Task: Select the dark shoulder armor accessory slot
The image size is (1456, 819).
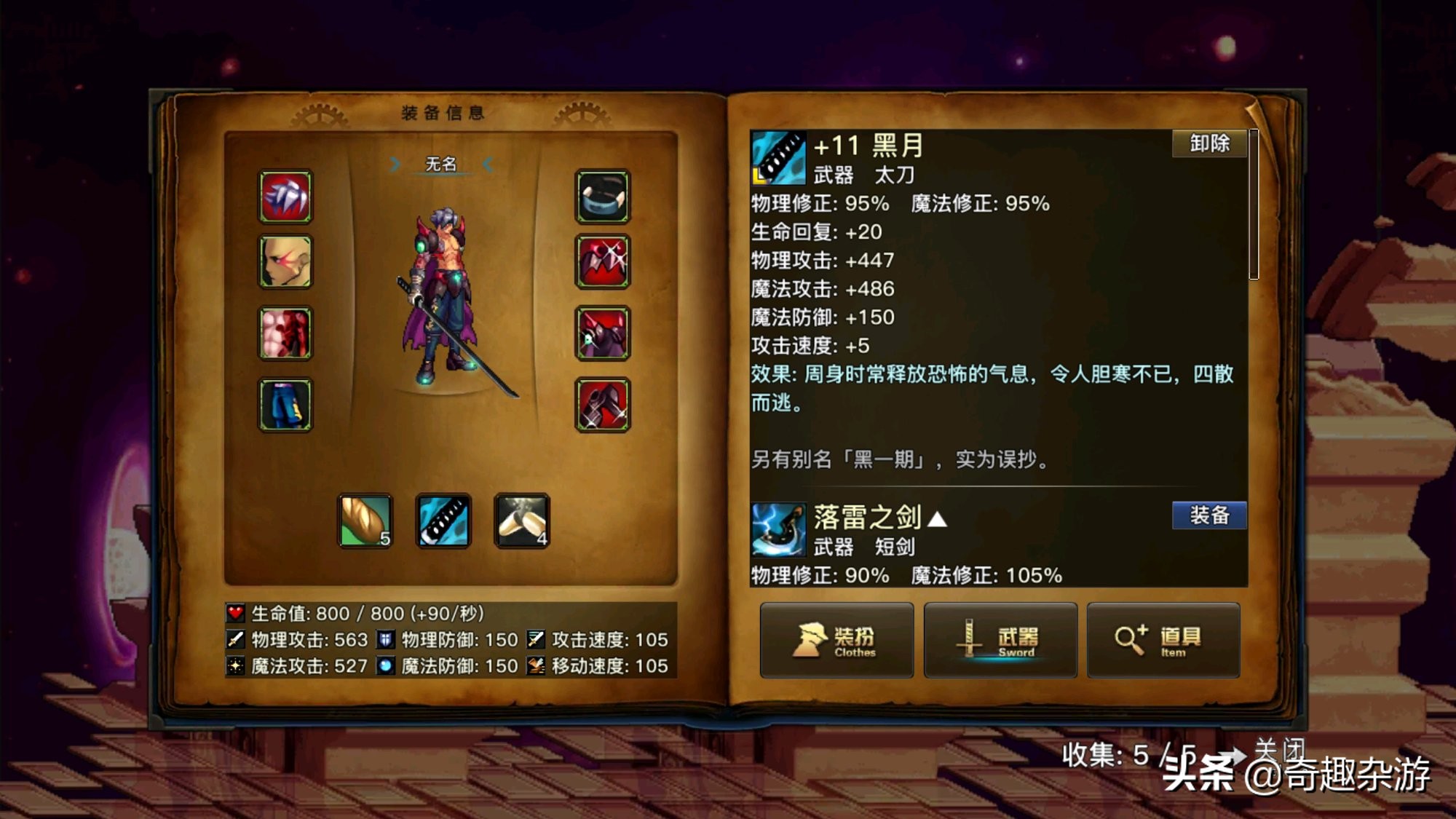Action: coord(604,333)
